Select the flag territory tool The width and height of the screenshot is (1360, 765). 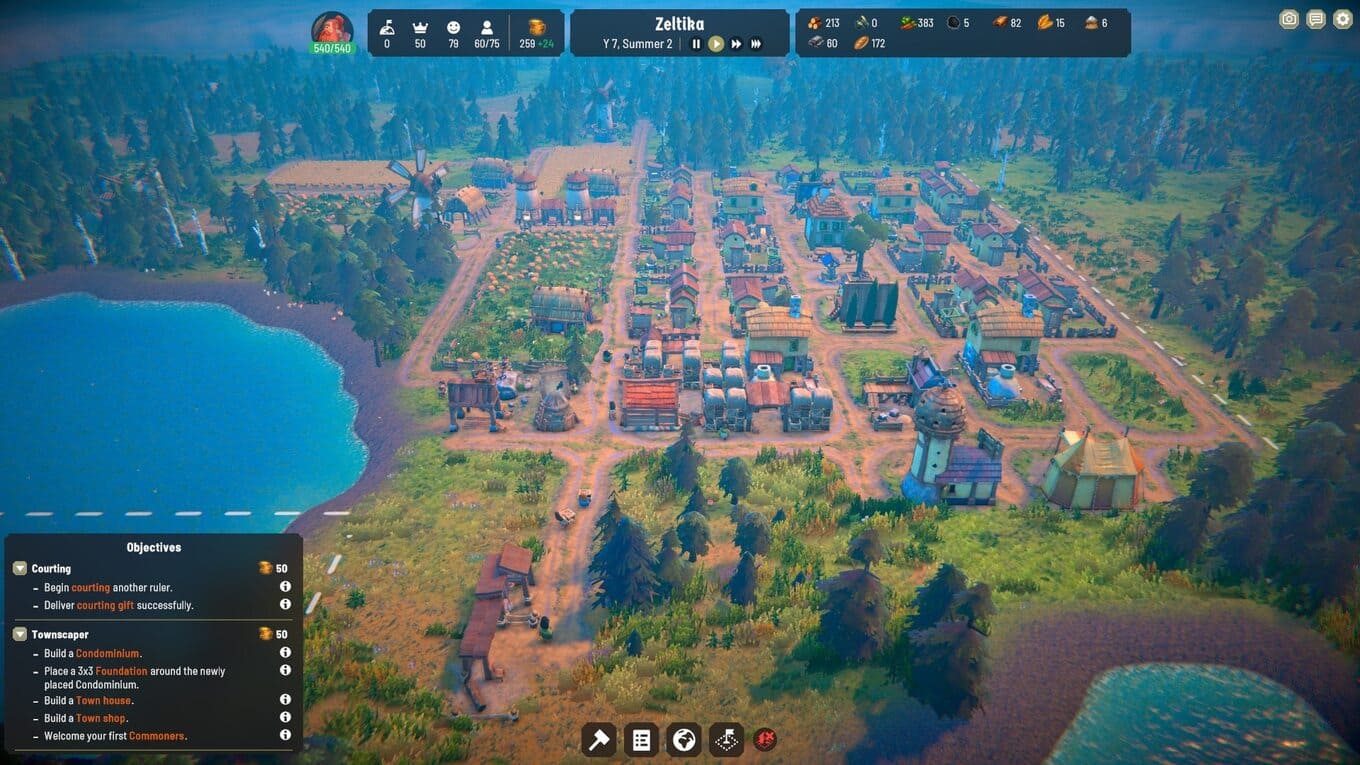coord(727,740)
